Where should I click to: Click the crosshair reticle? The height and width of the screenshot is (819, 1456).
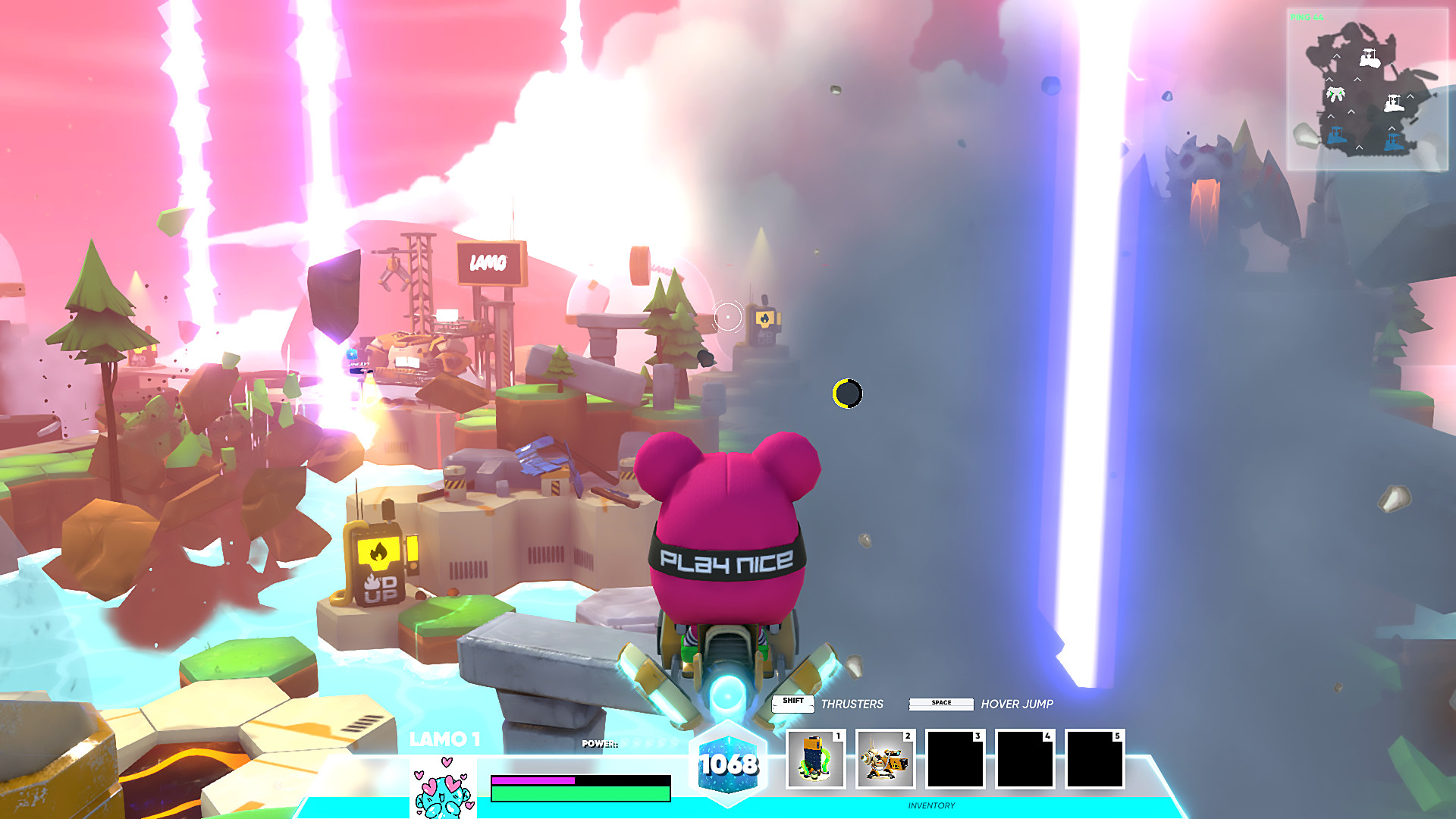tap(727, 315)
